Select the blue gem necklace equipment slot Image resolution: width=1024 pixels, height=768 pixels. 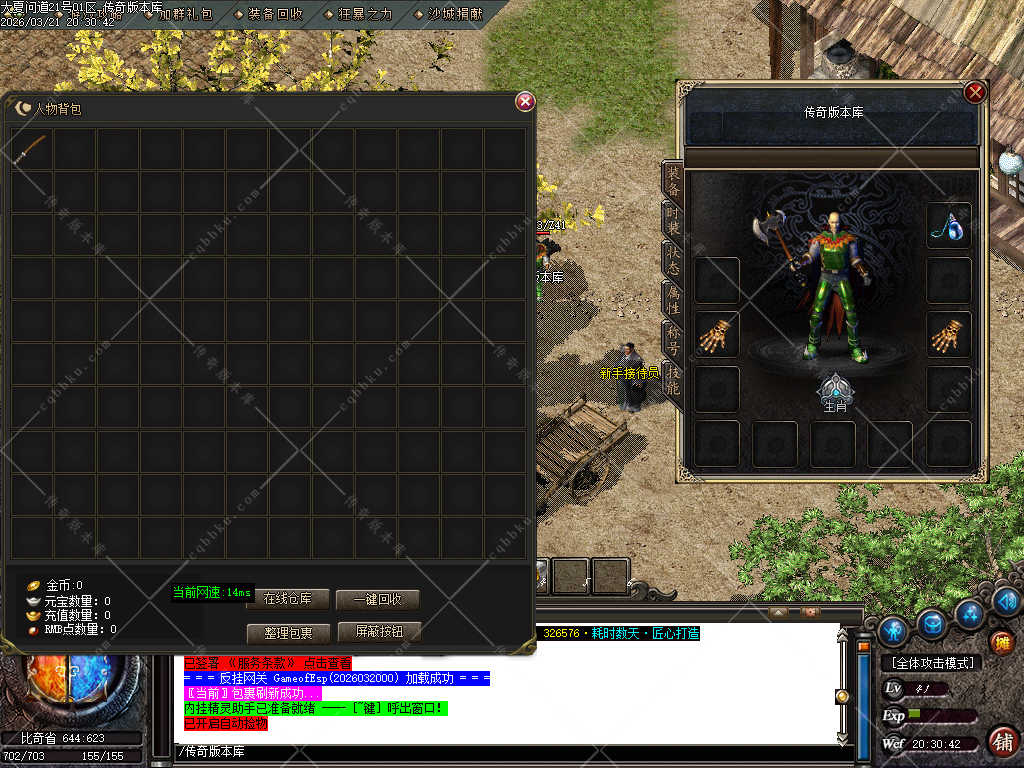[x=948, y=226]
